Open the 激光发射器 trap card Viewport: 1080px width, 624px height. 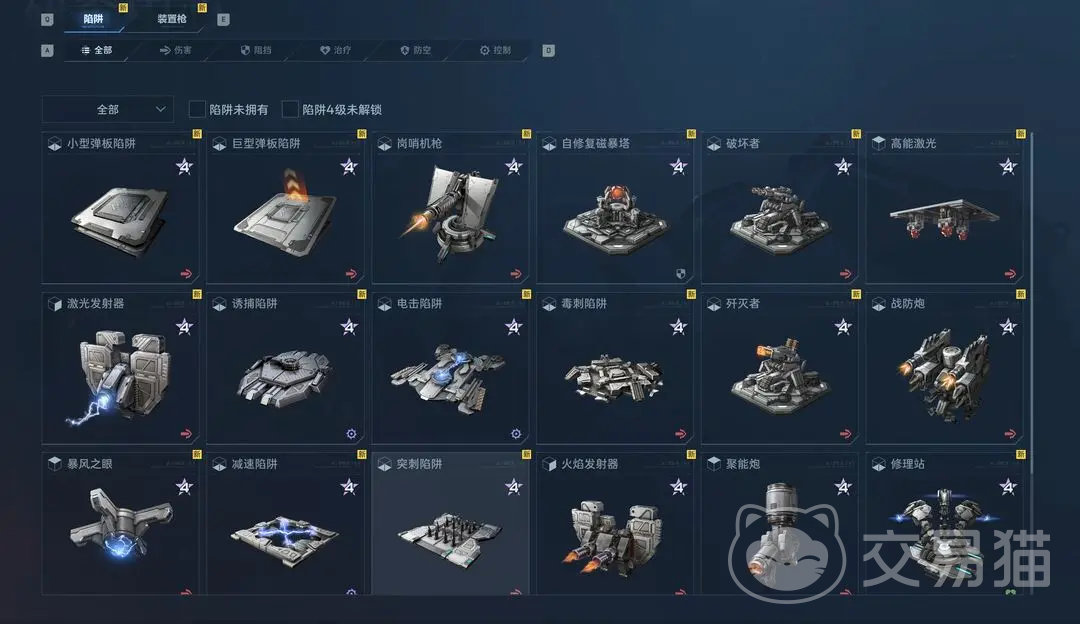(120, 368)
